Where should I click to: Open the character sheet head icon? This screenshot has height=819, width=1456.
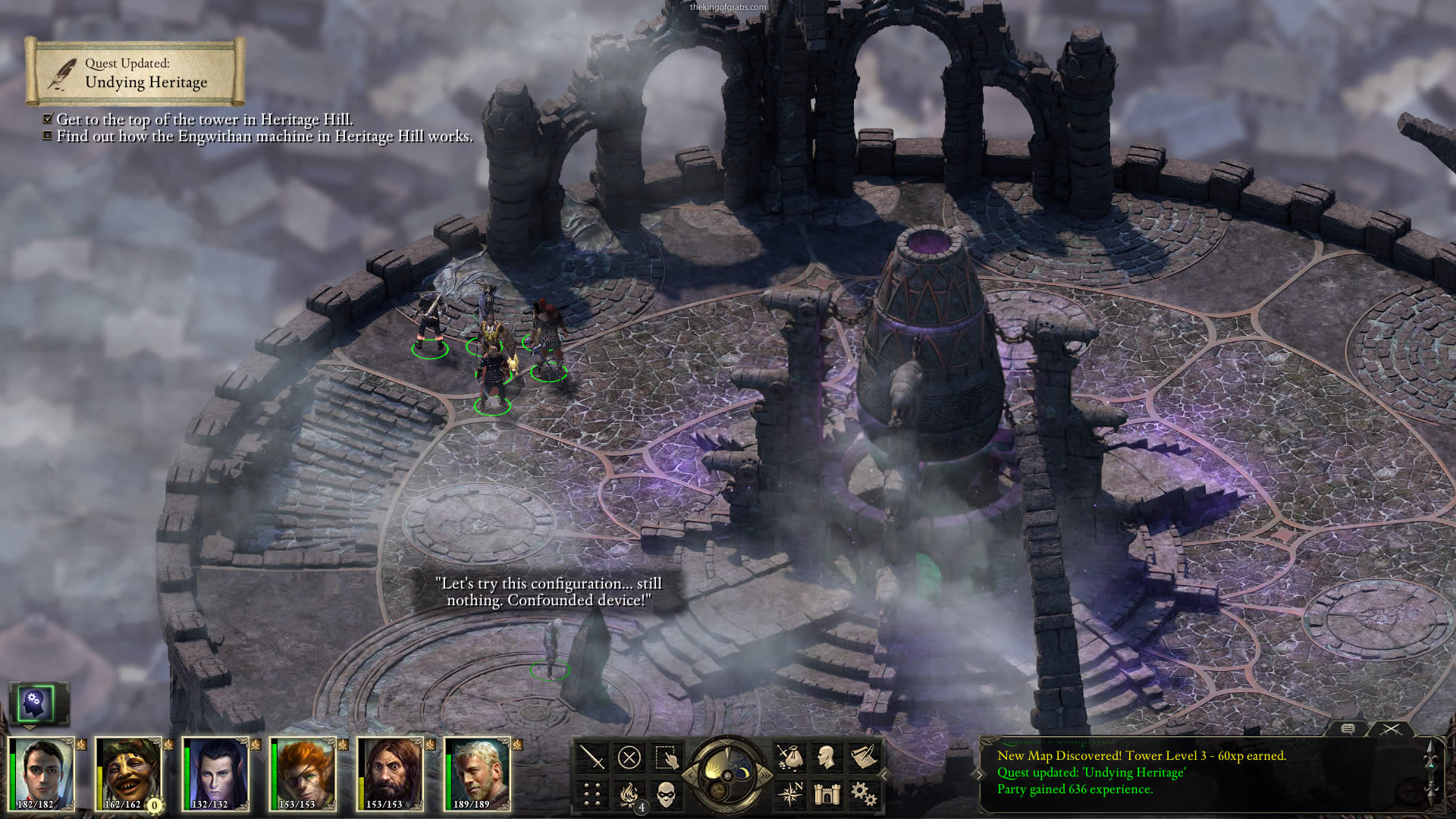826,757
